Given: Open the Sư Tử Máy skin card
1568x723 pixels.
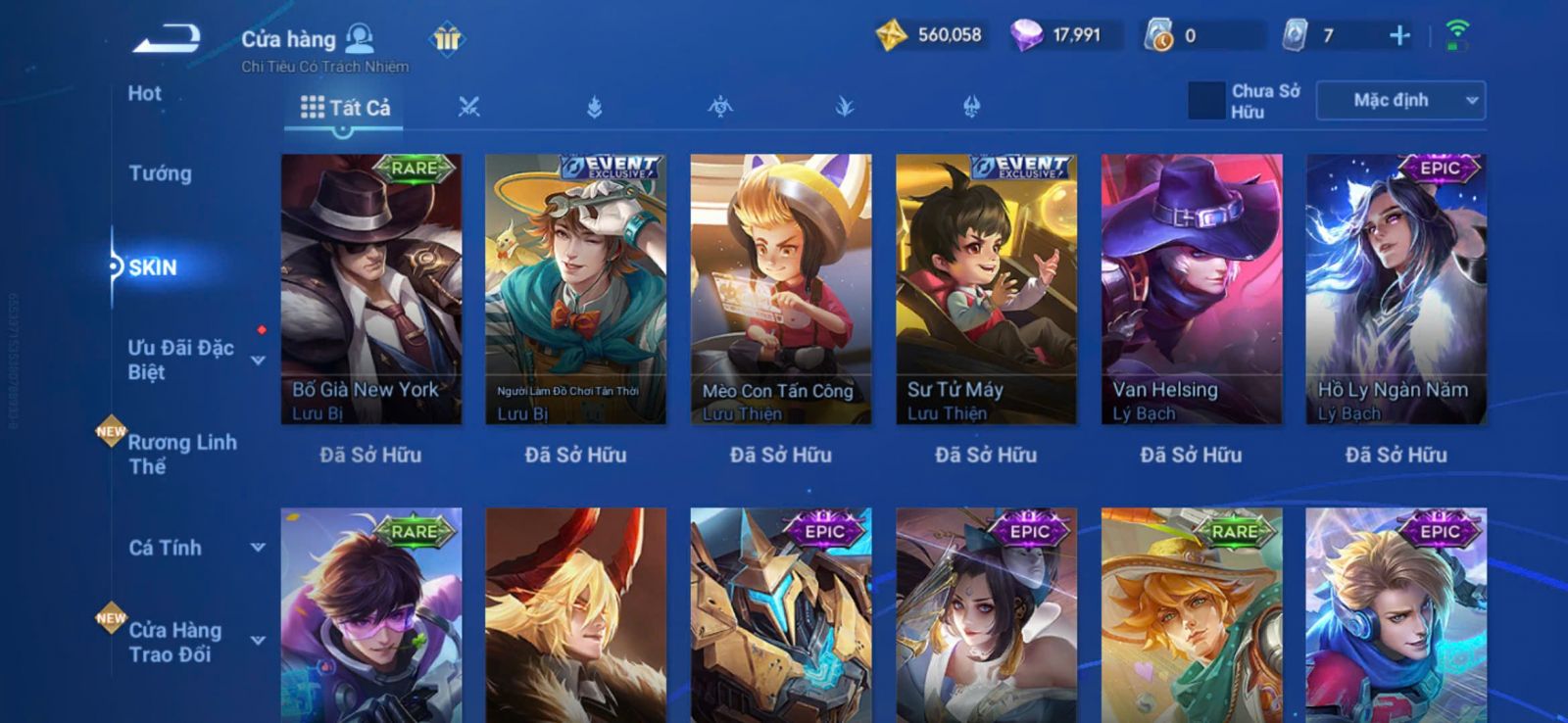Looking at the screenshot, I should (x=986, y=289).
